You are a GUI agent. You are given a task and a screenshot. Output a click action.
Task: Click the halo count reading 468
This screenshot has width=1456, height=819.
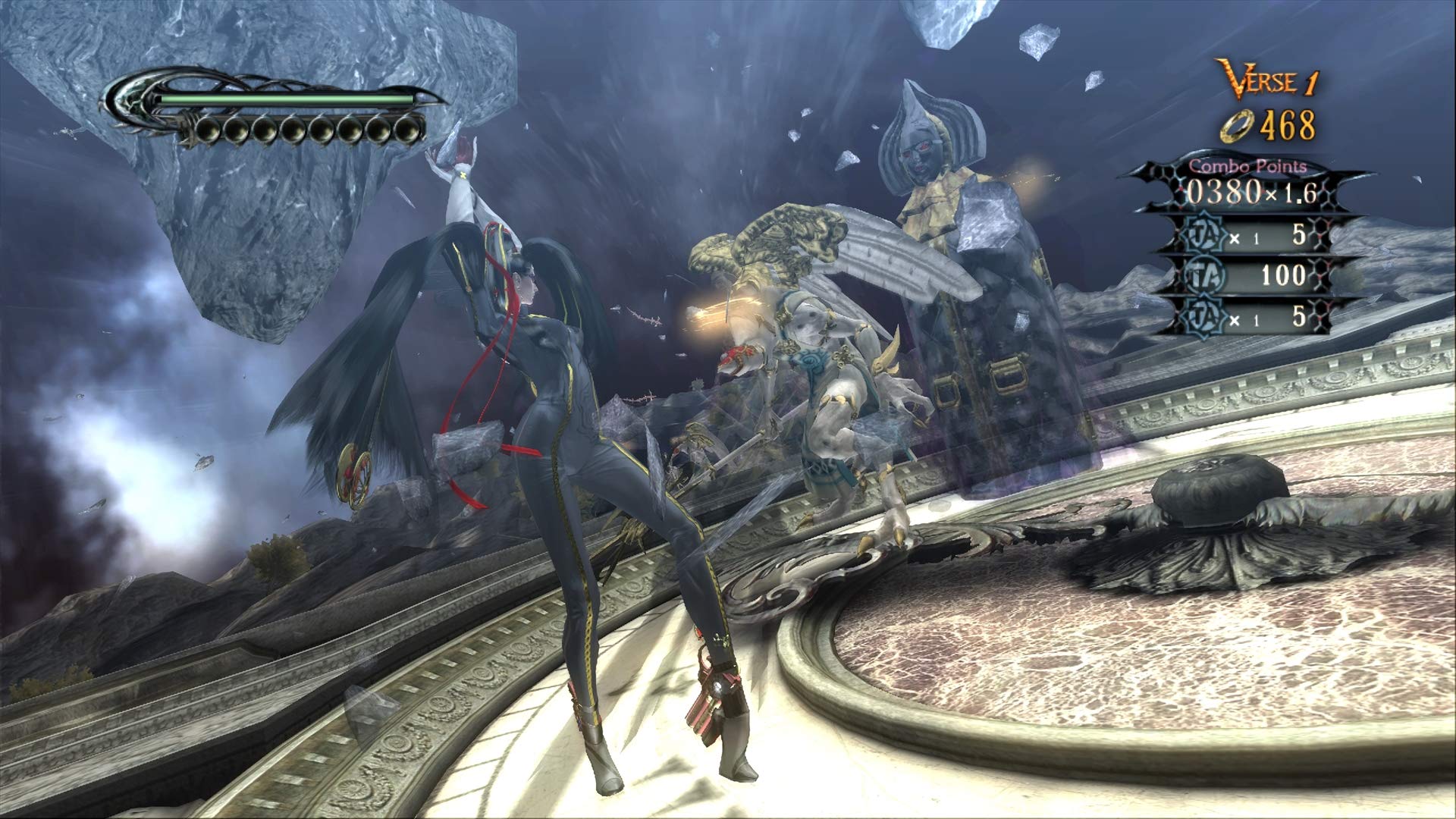(1289, 126)
